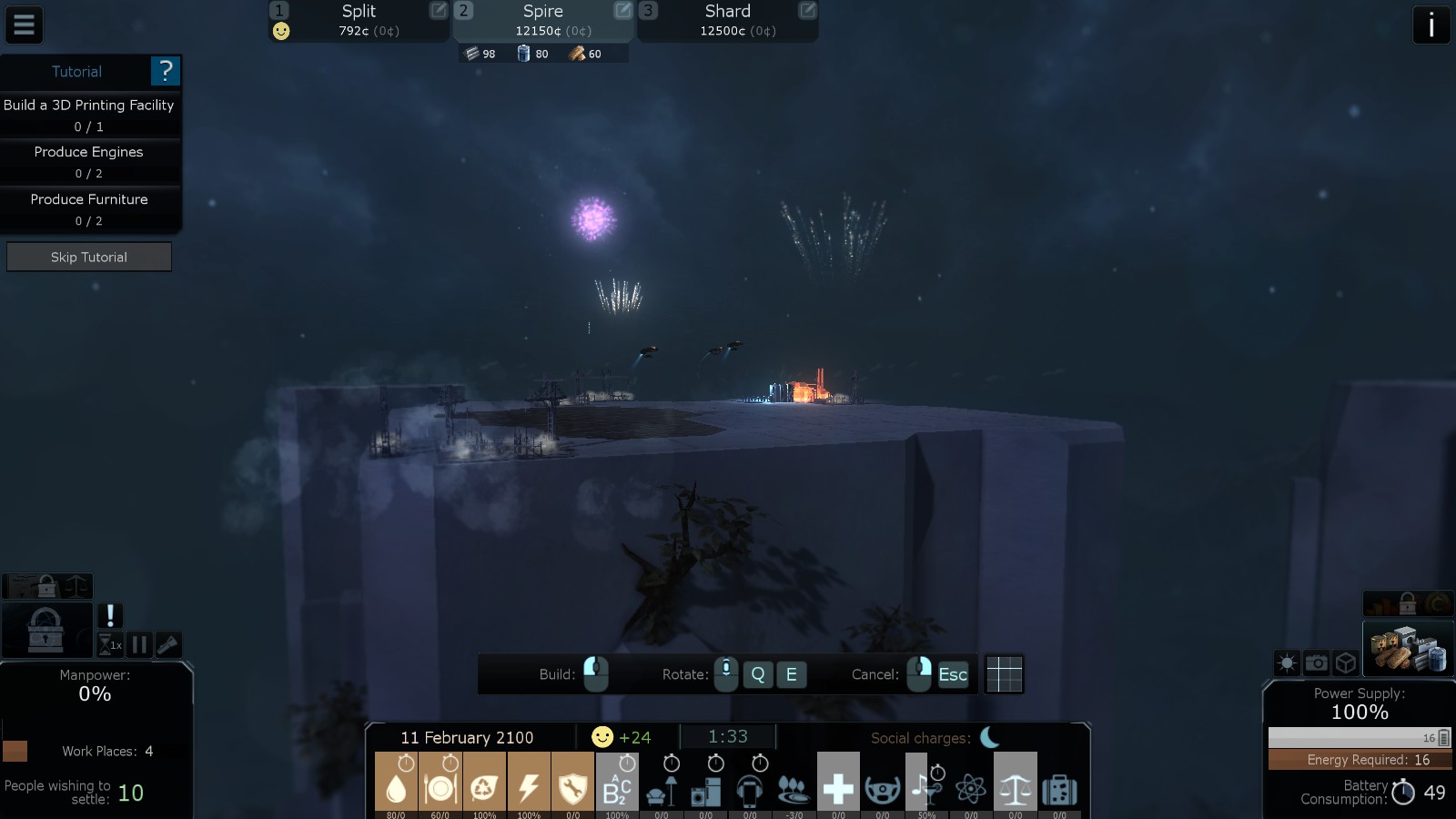Viewport: 1456px width, 819px height.
Task: Skip the tutorial
Action: [89, 258]
